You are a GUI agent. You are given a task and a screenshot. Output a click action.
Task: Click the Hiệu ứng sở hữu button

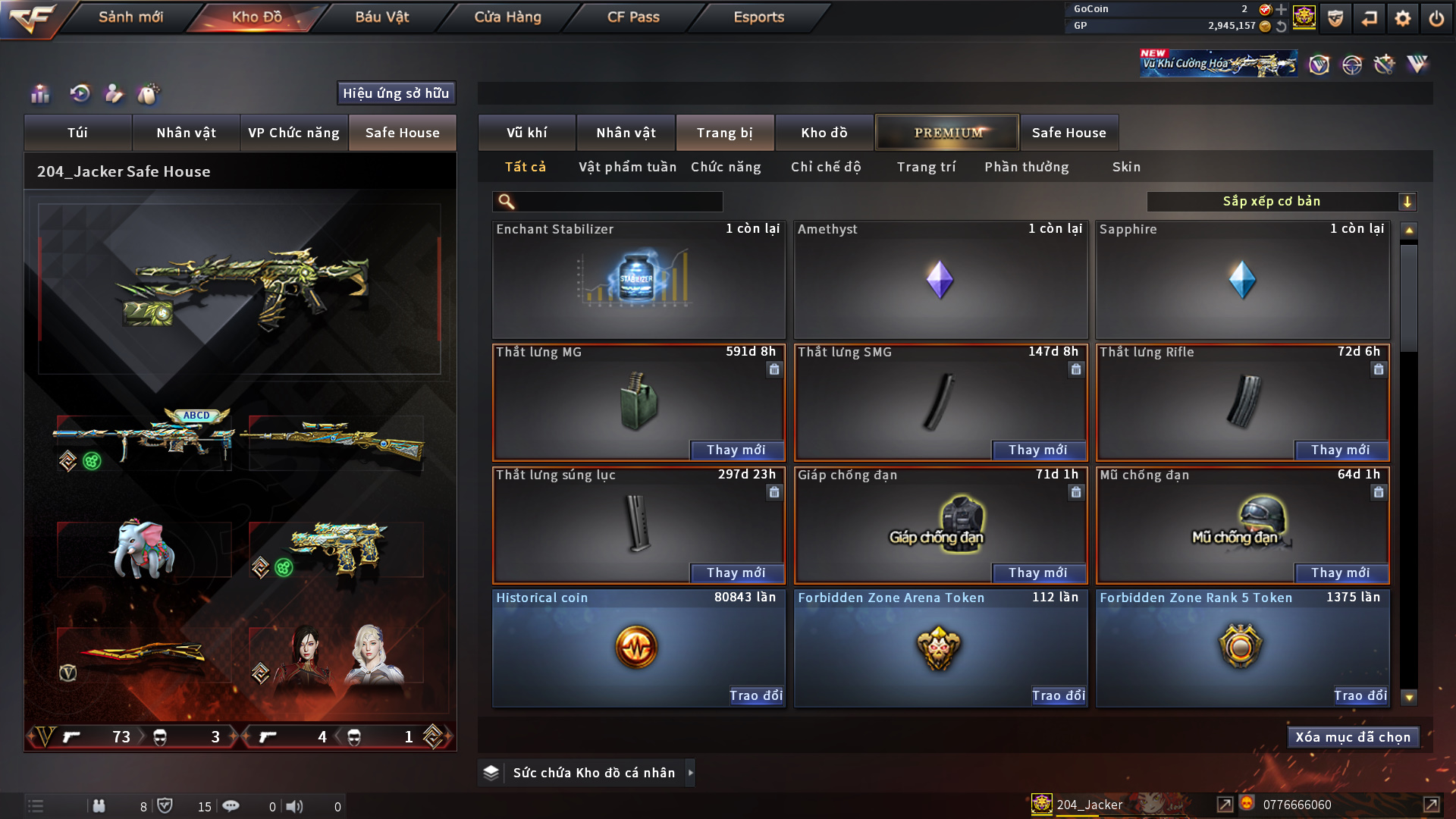click(x=396, y=93)
